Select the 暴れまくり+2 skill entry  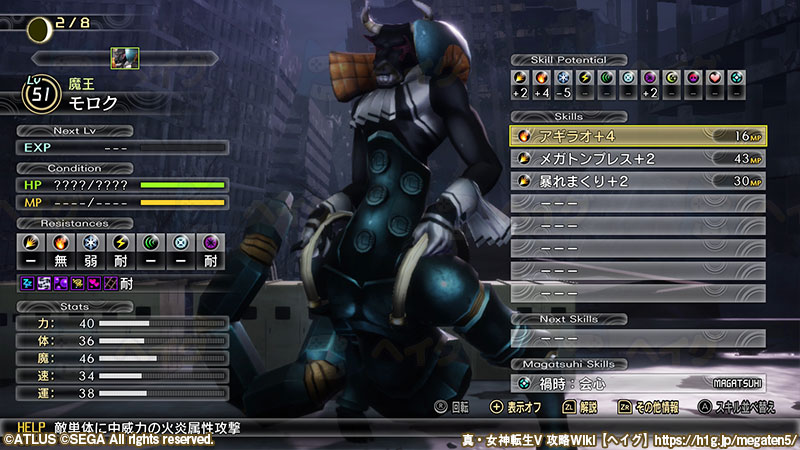[x=638, y=181]
